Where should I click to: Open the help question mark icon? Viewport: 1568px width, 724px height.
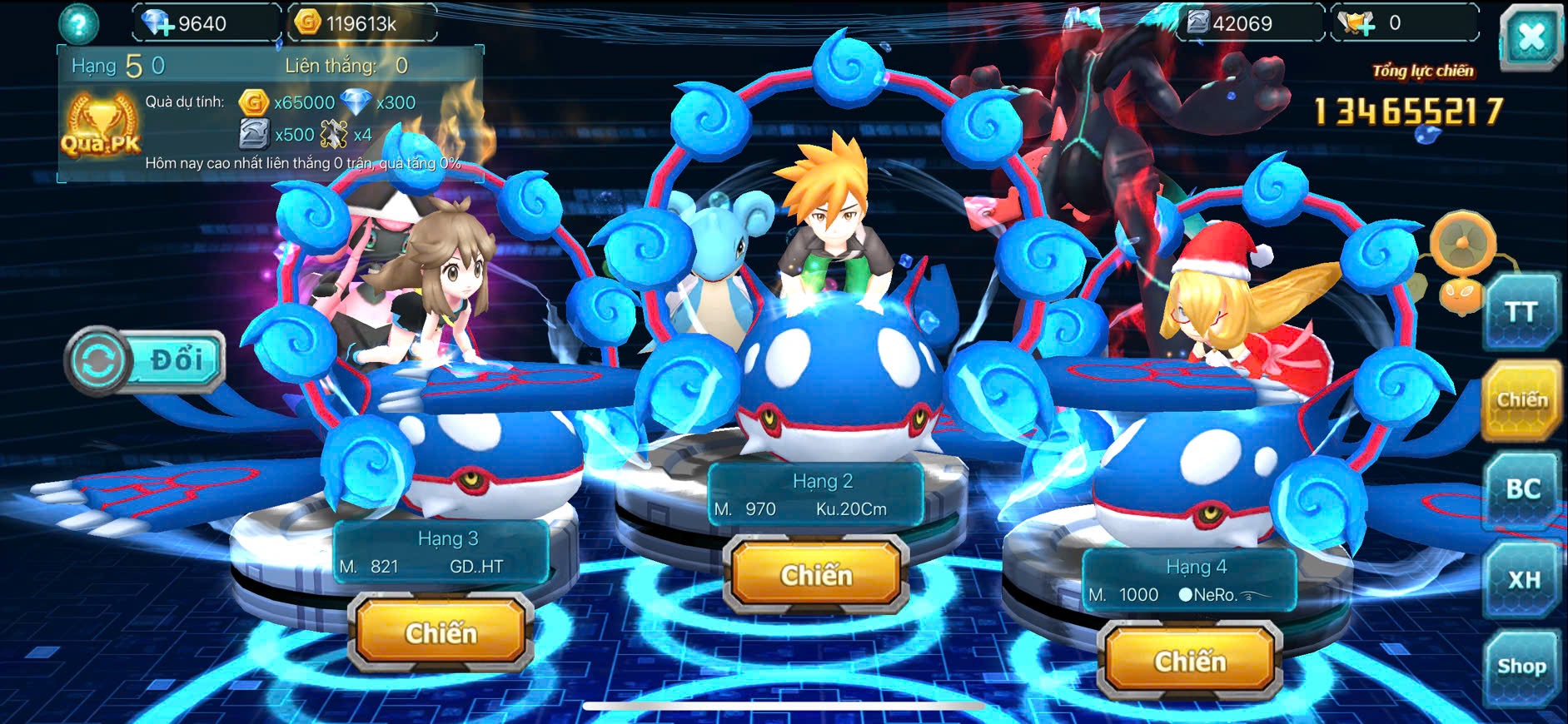click(x=78, y=25)
